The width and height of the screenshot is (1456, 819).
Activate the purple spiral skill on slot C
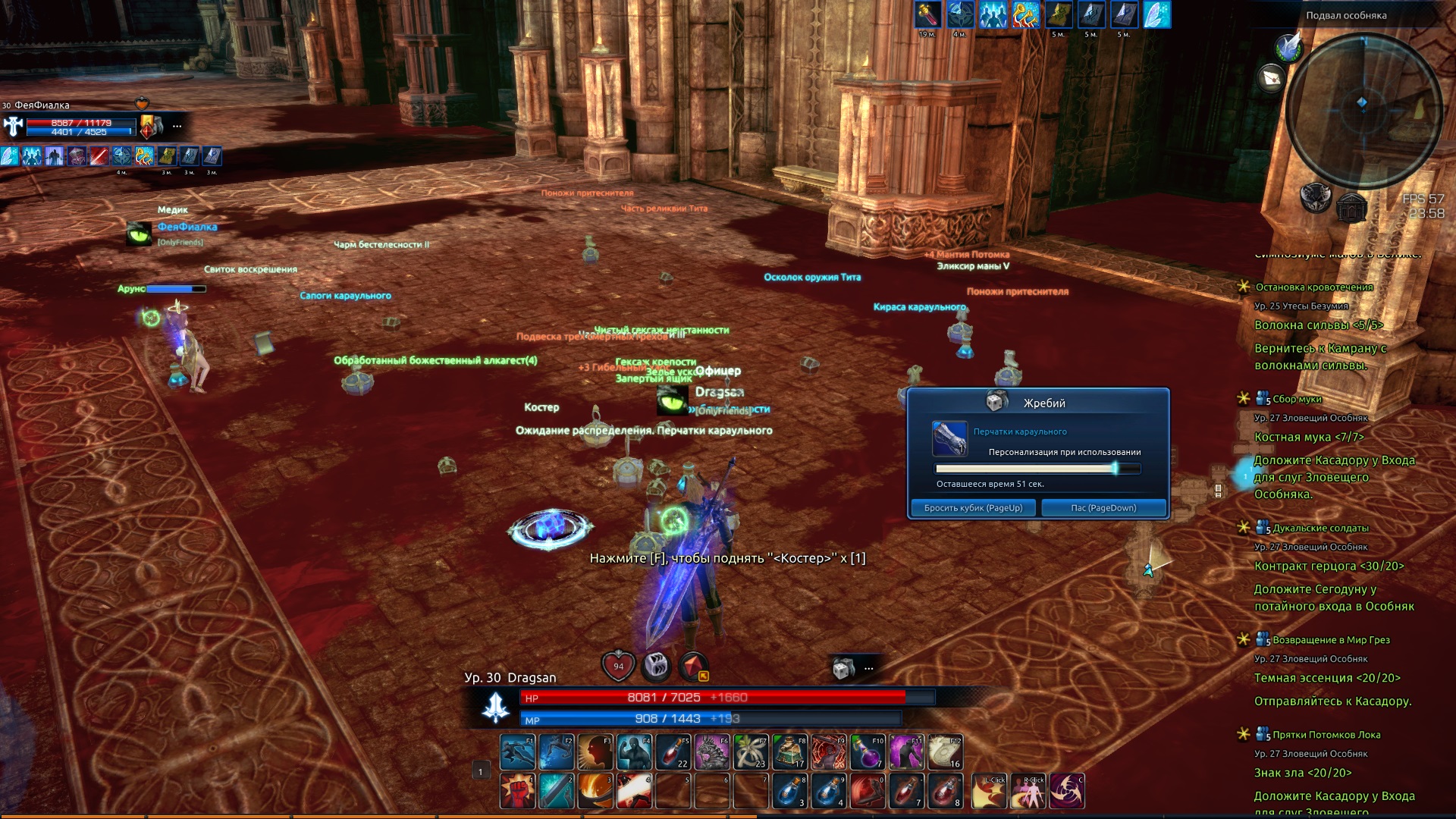click(x=1067, y=791)
